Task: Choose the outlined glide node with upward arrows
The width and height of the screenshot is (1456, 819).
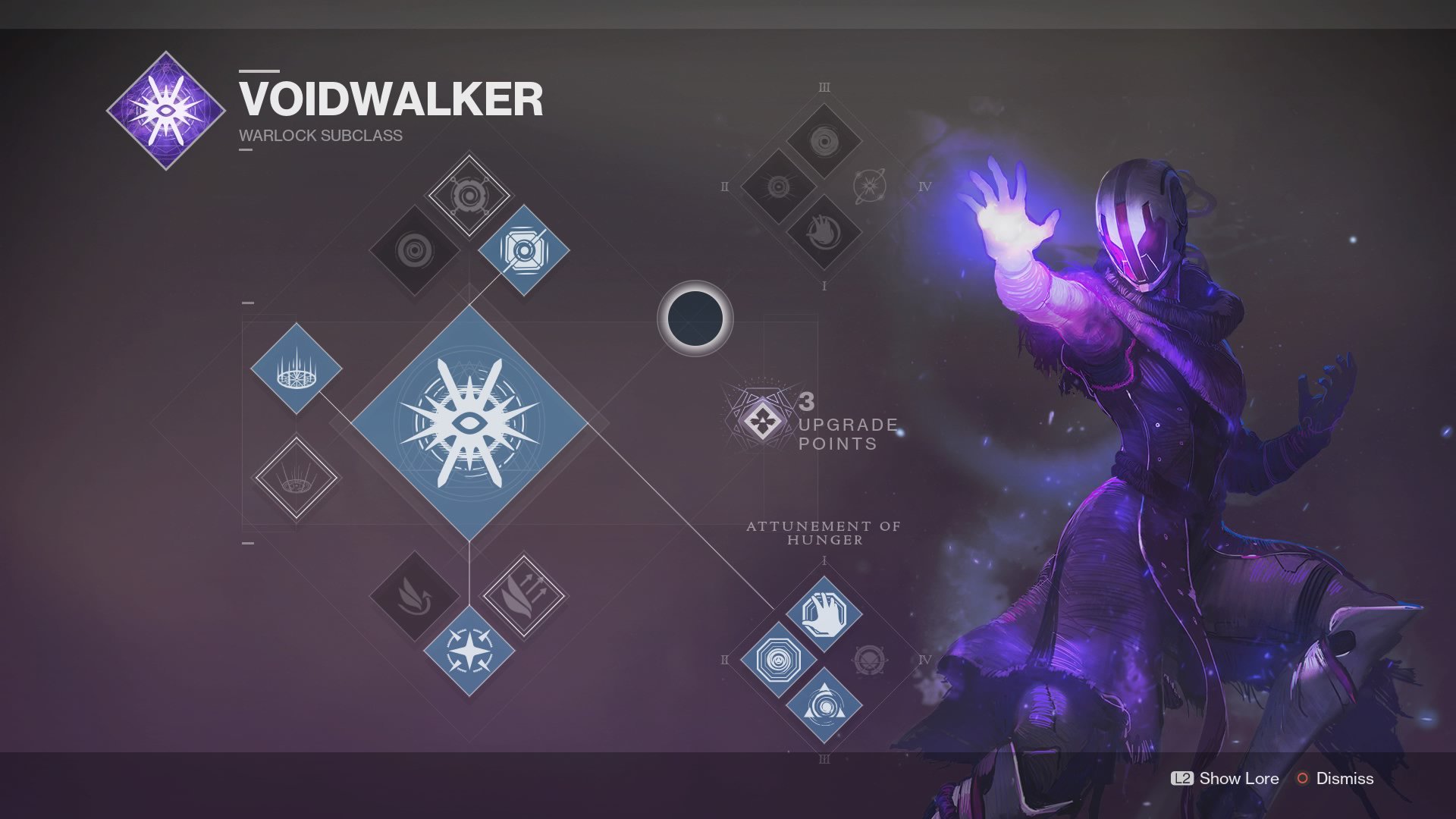Action: click(x=523, y=596)
